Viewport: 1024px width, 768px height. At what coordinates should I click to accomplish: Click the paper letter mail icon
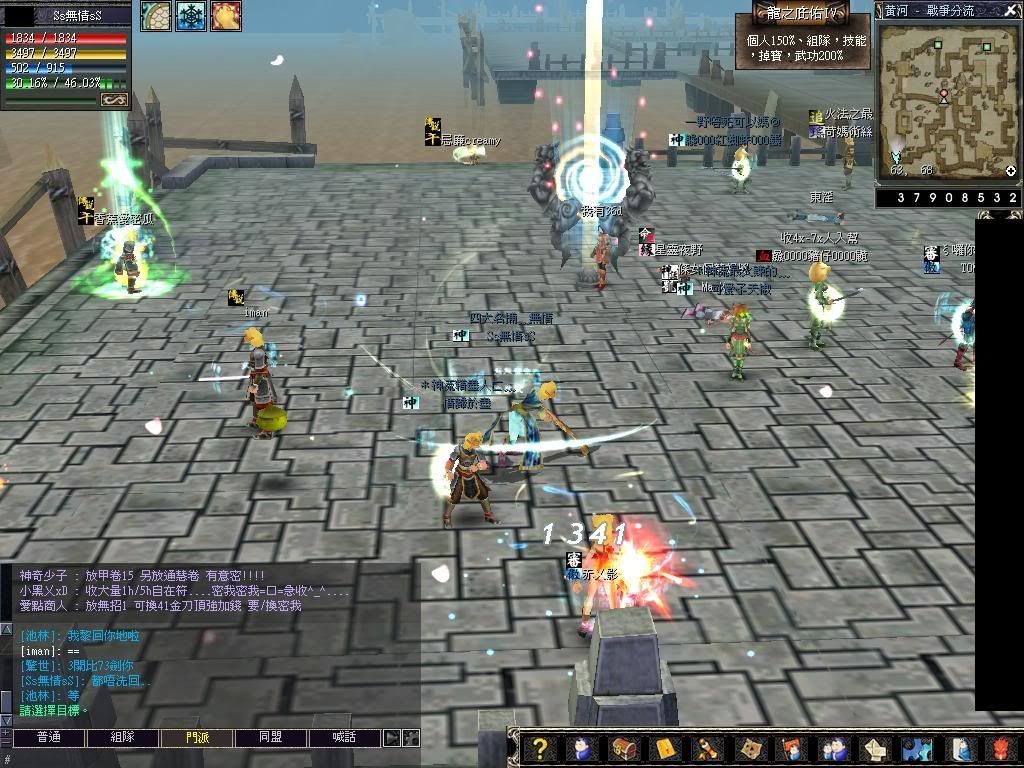[x=875, y=749]
